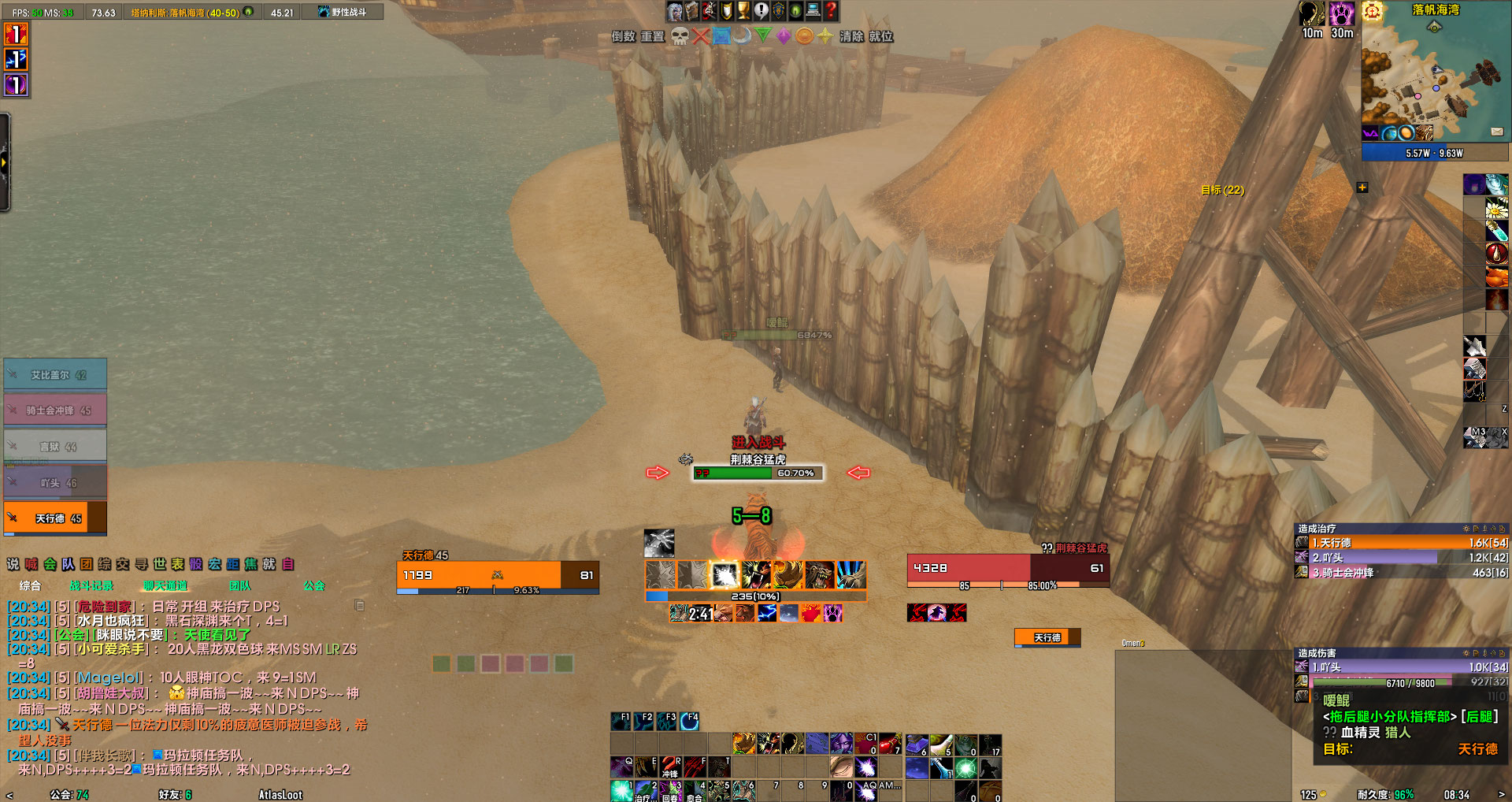Switch to the 团队 chat tab
Image resolution: width=1512 pixels, height=802 pixels.
[x=240, y=586]
